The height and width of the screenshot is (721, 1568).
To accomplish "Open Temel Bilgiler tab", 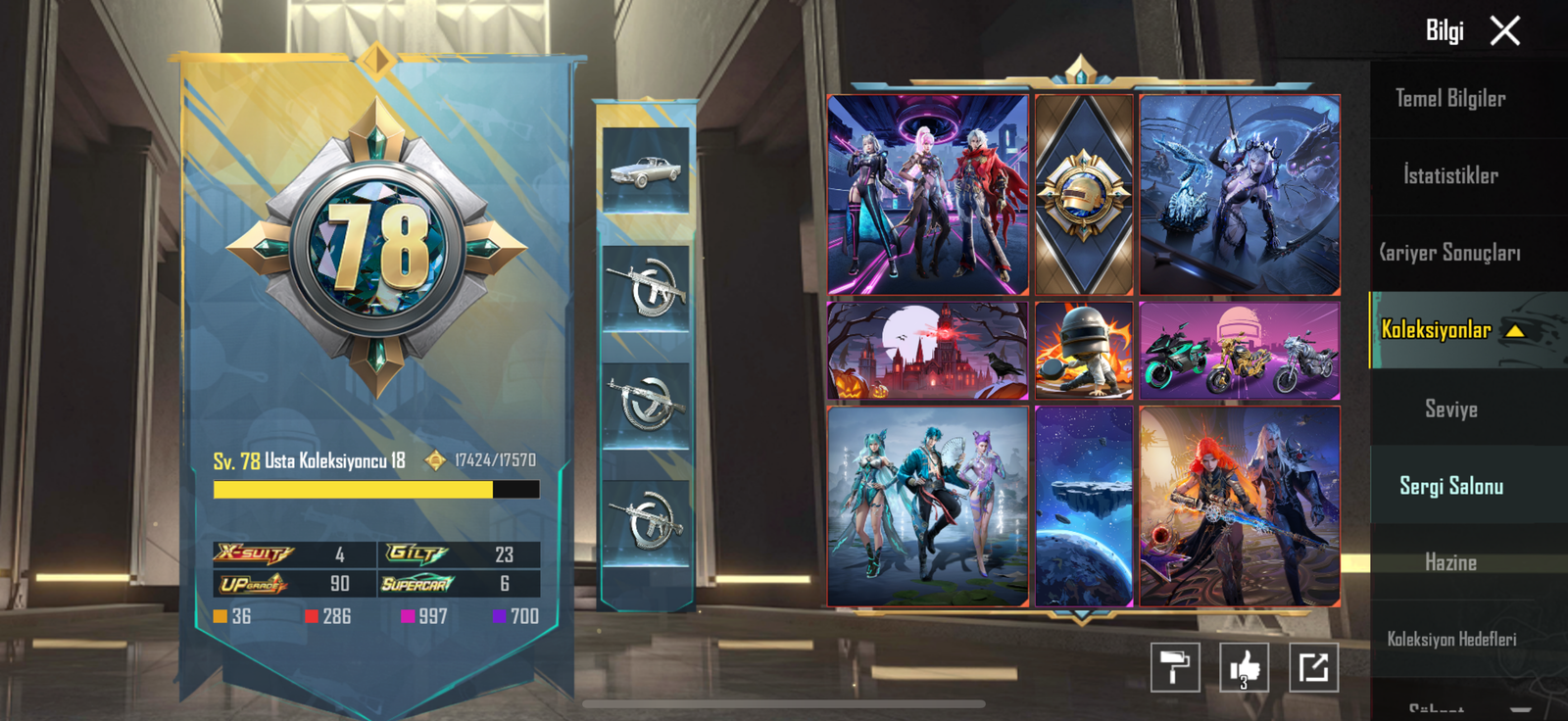I will 1450,98.
